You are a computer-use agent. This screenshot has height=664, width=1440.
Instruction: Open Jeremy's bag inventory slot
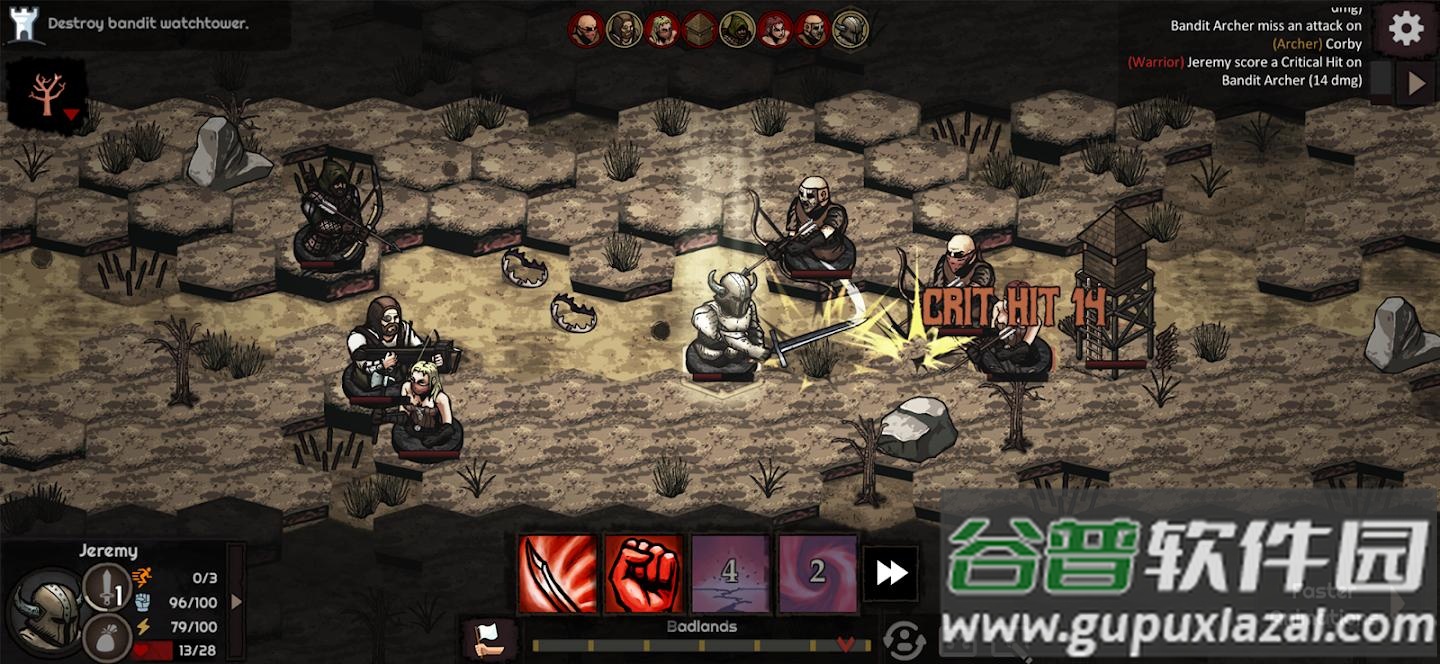pyautogui.click(x=106, y=636)
